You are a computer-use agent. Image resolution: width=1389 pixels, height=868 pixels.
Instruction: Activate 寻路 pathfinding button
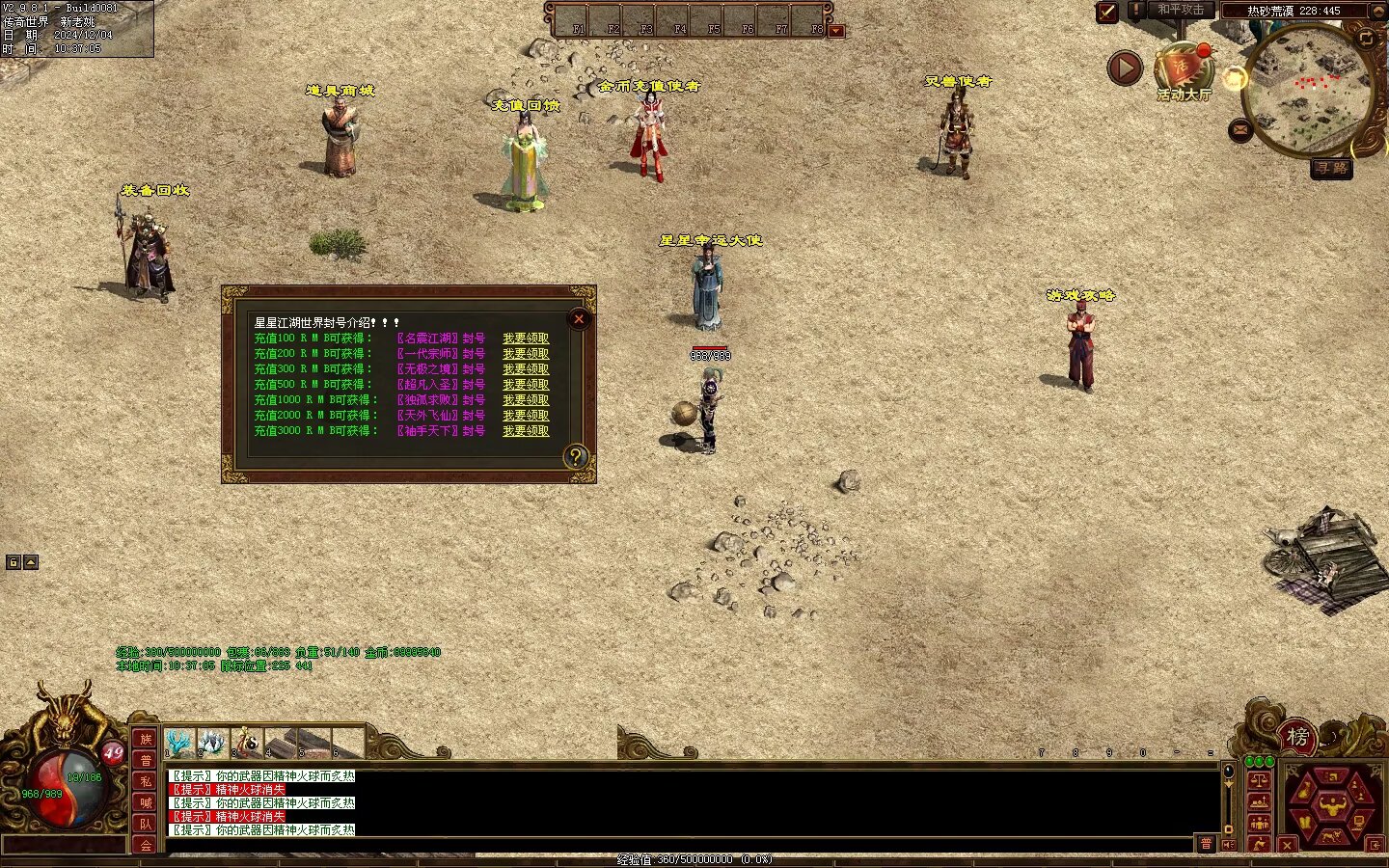1331,169
